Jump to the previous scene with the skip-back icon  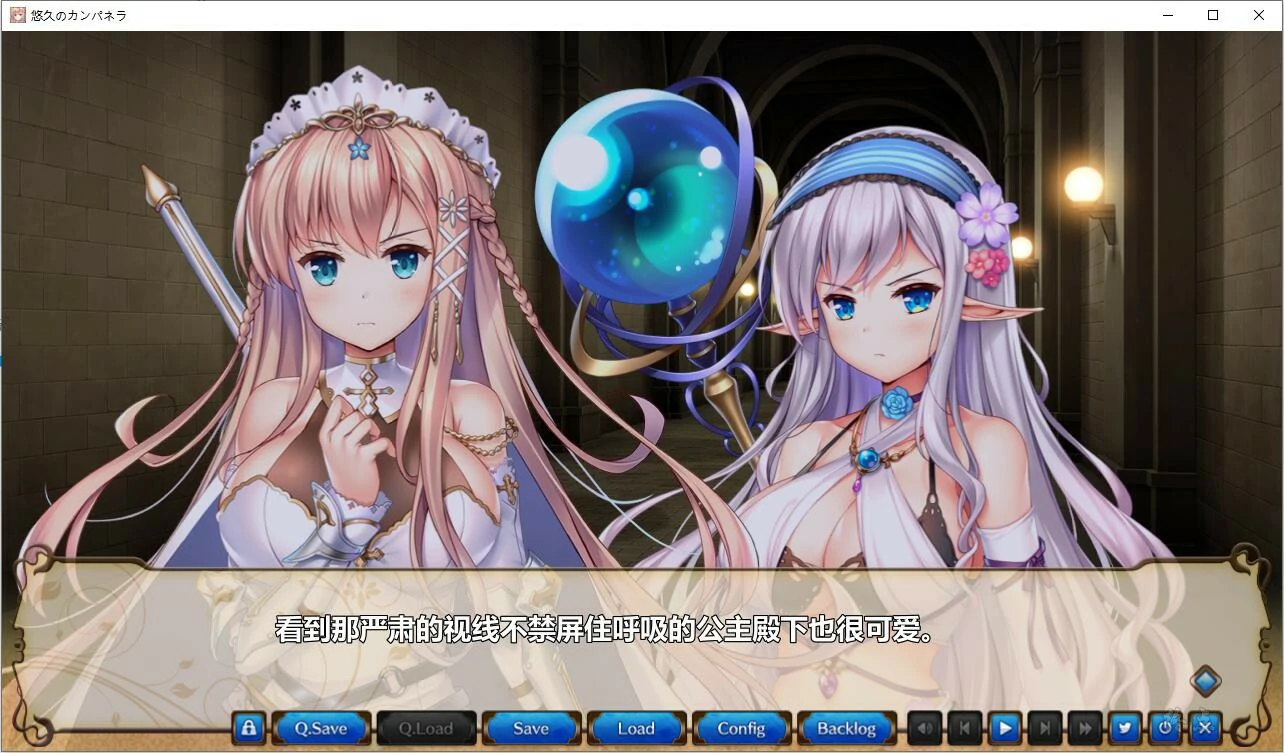pyautogui.click(x=964, y=728)
